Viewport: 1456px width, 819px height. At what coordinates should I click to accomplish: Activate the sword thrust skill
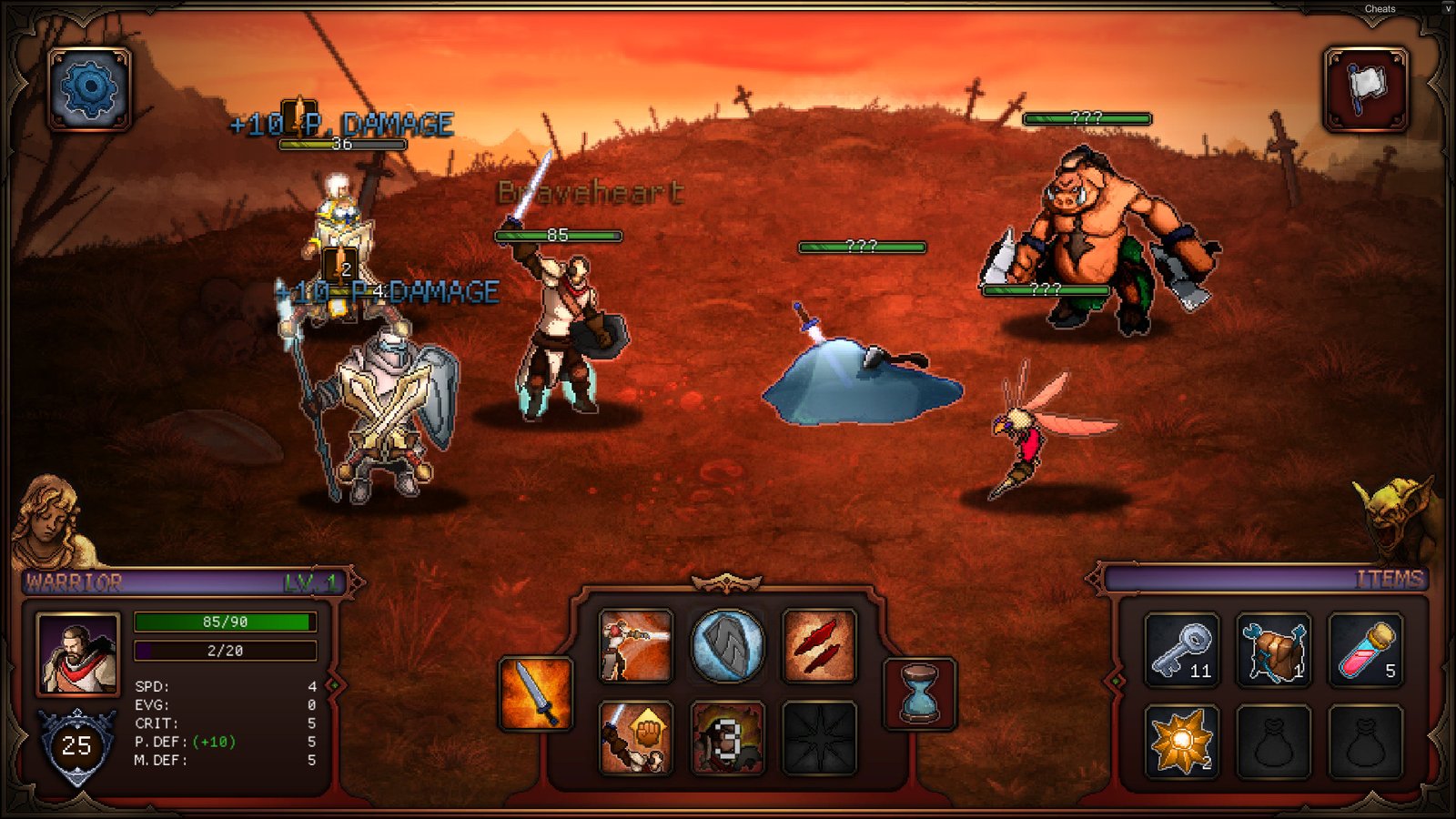click(636, 645)
